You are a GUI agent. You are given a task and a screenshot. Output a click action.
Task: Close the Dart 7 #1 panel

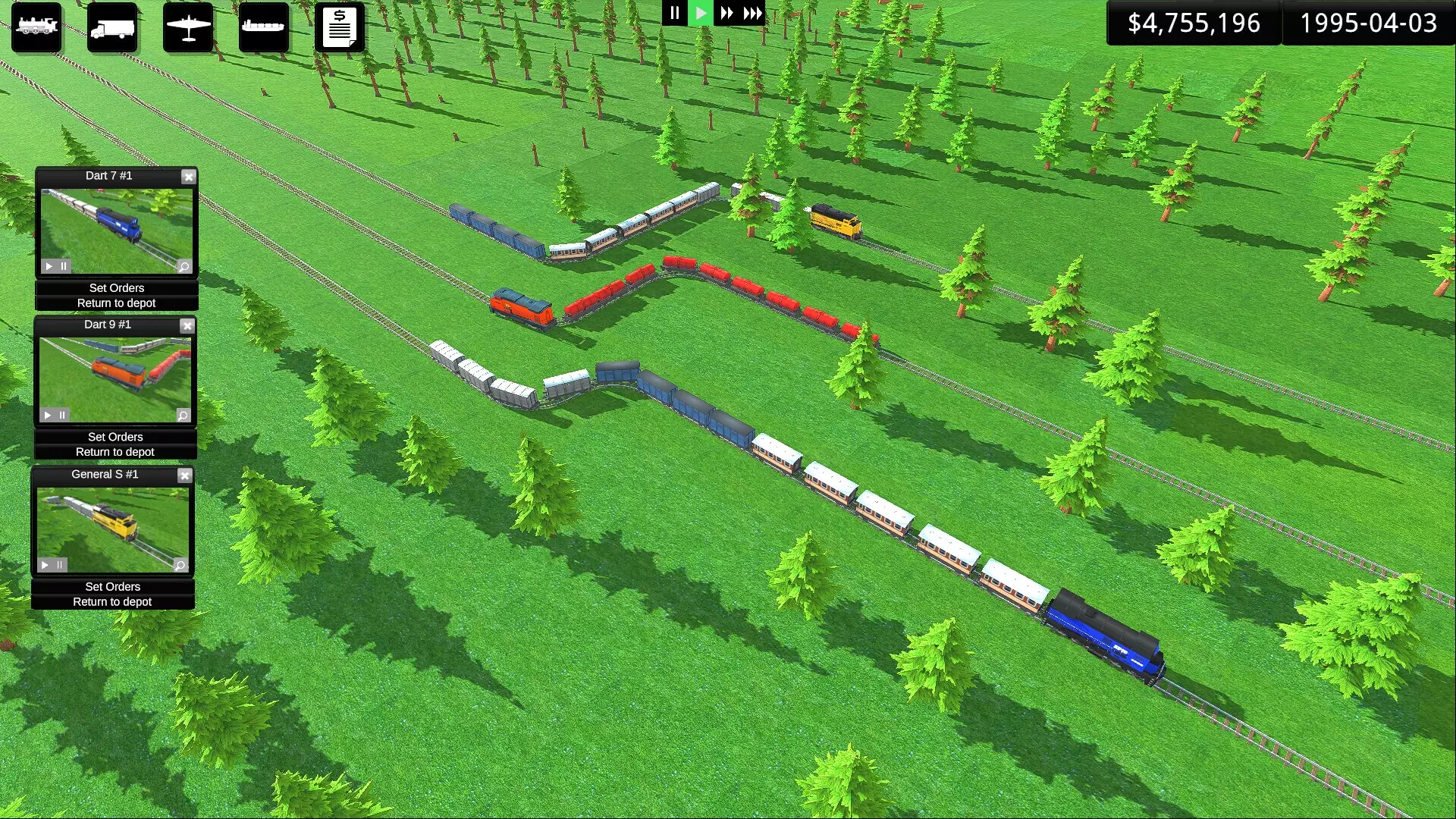188,177
